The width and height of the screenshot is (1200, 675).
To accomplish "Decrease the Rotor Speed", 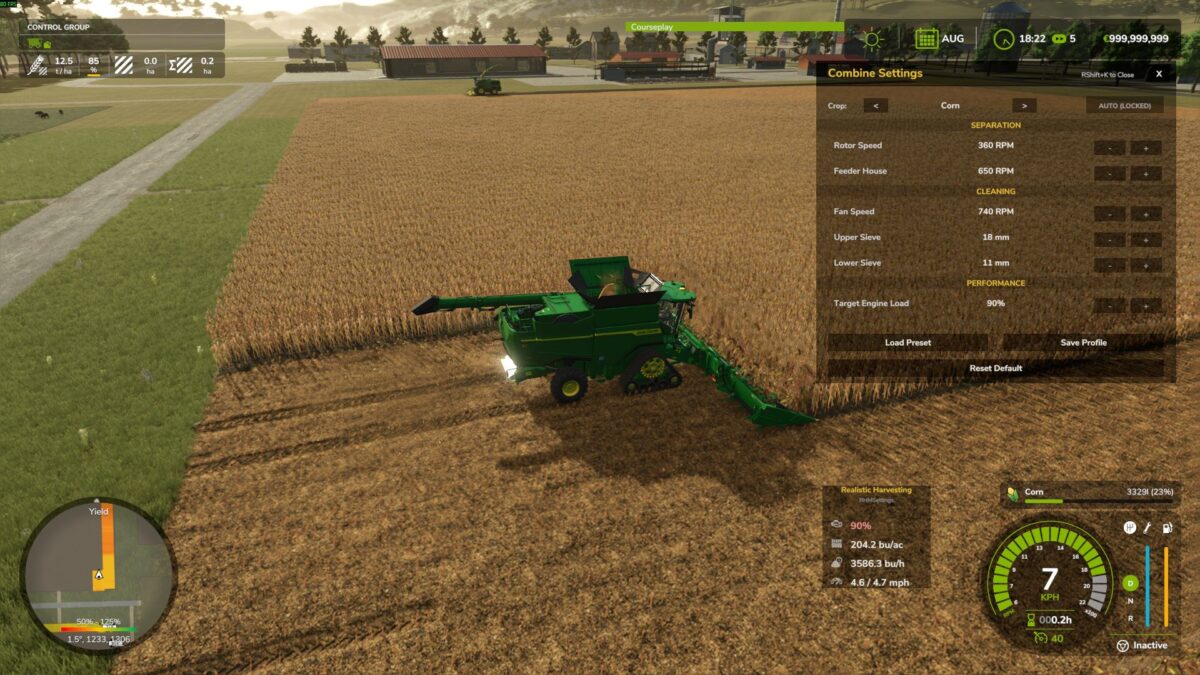I will [x=1109, y=147].
